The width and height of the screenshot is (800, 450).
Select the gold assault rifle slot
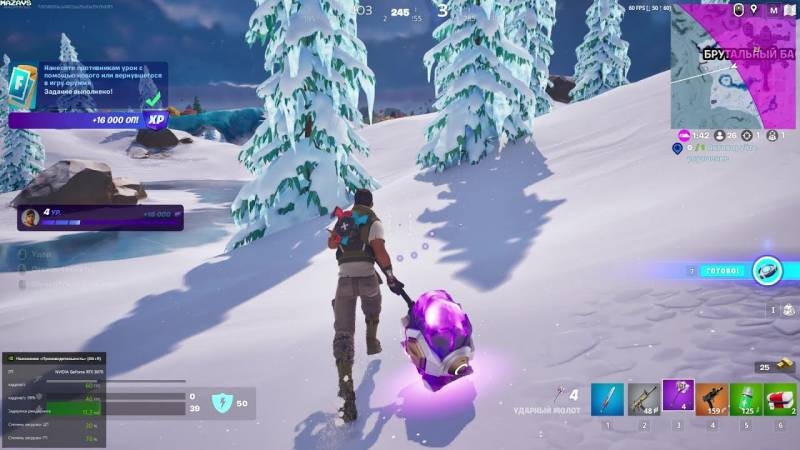pos(643,399)
